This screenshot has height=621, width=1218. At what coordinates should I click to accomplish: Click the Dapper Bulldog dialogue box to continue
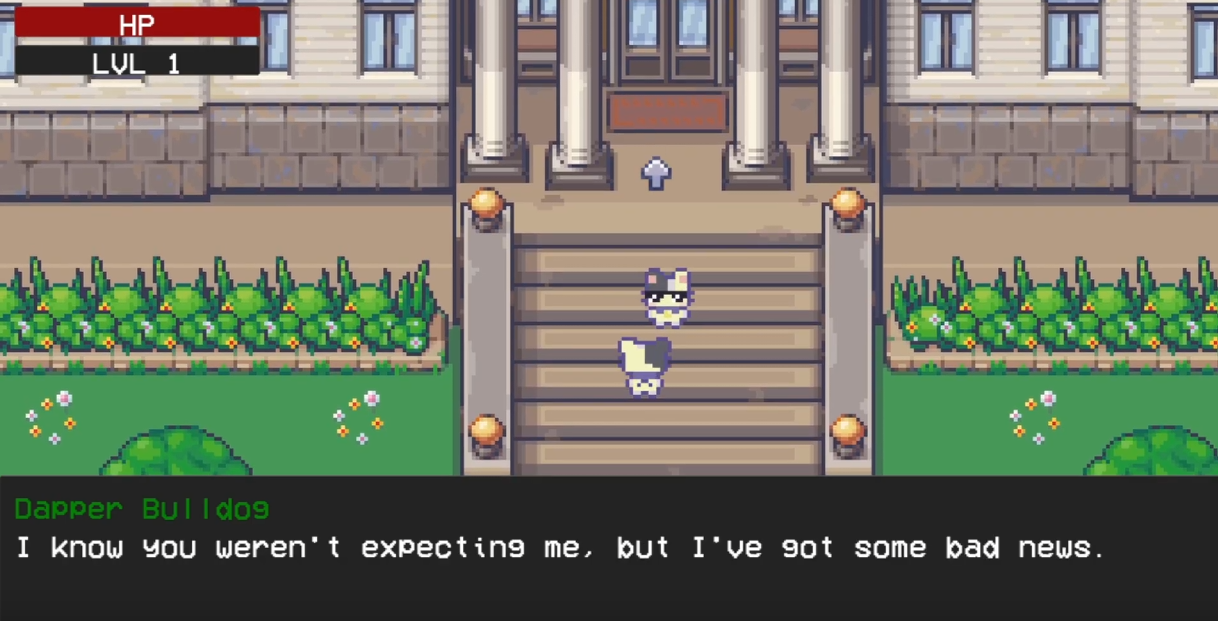click(608, 548)
